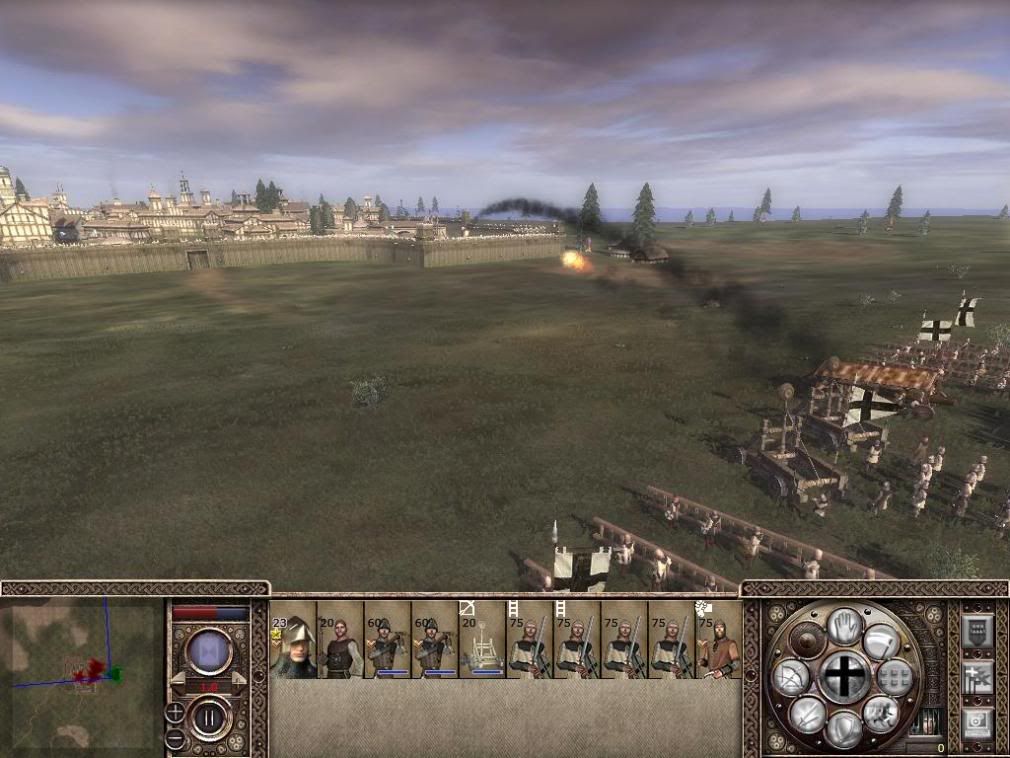Toggle skirmish mode crossed arrows icon
1010x758 pixels.
807,713
